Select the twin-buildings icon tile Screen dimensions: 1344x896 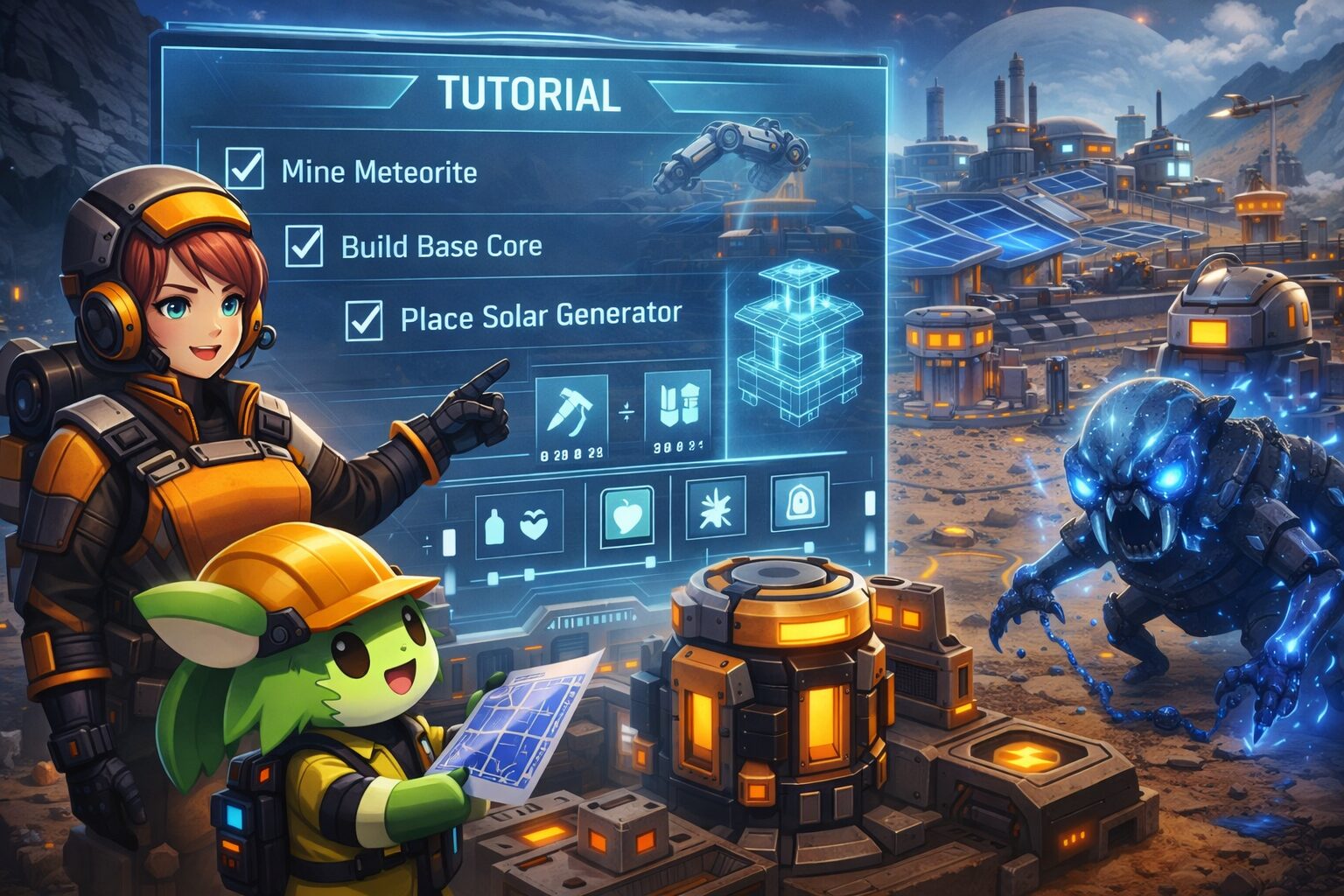[677, 407]
